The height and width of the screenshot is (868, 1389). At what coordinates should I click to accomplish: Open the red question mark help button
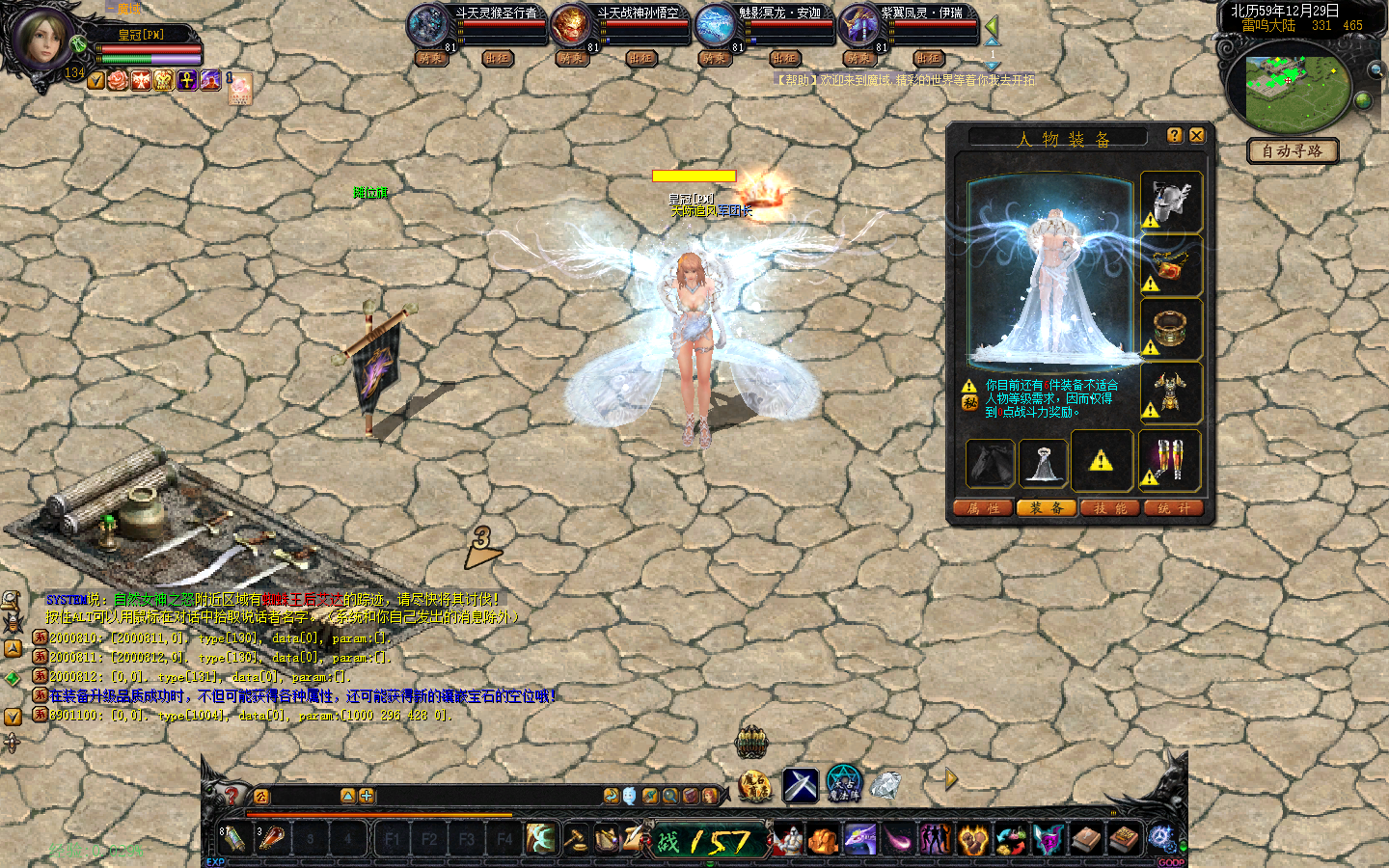[231, 796]
